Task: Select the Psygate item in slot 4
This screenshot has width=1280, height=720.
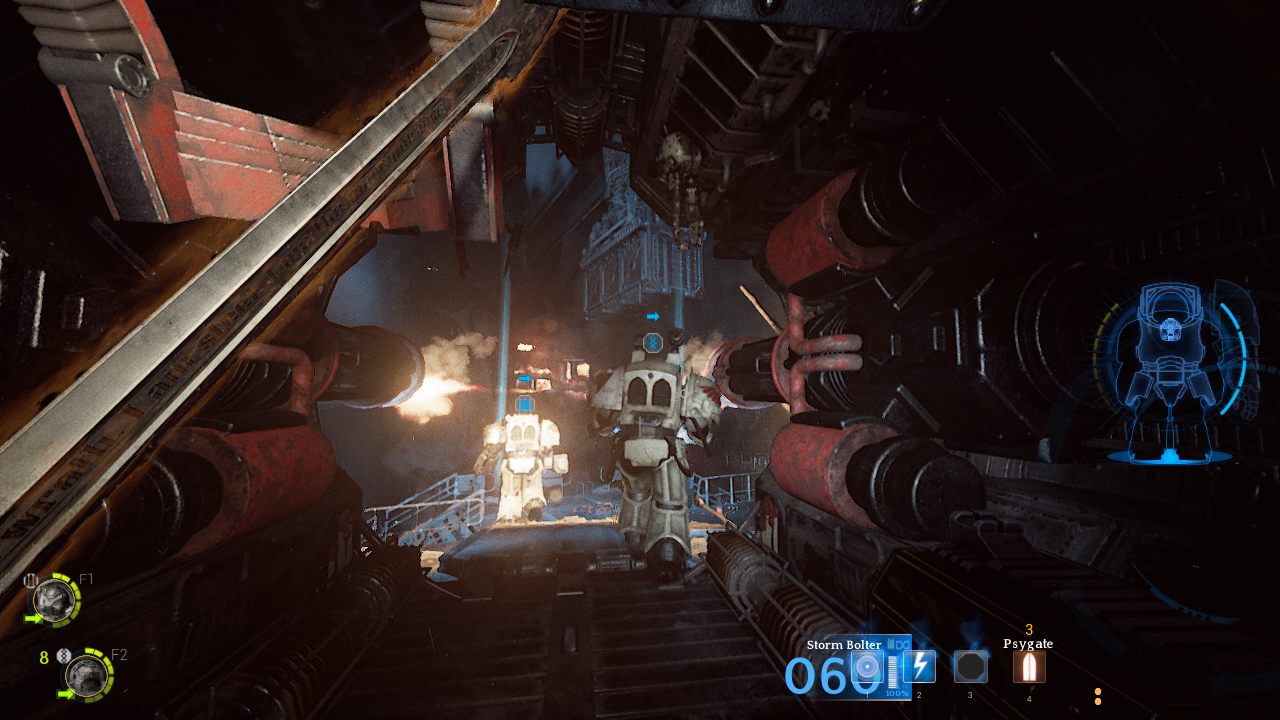Action: (1029, 667)
